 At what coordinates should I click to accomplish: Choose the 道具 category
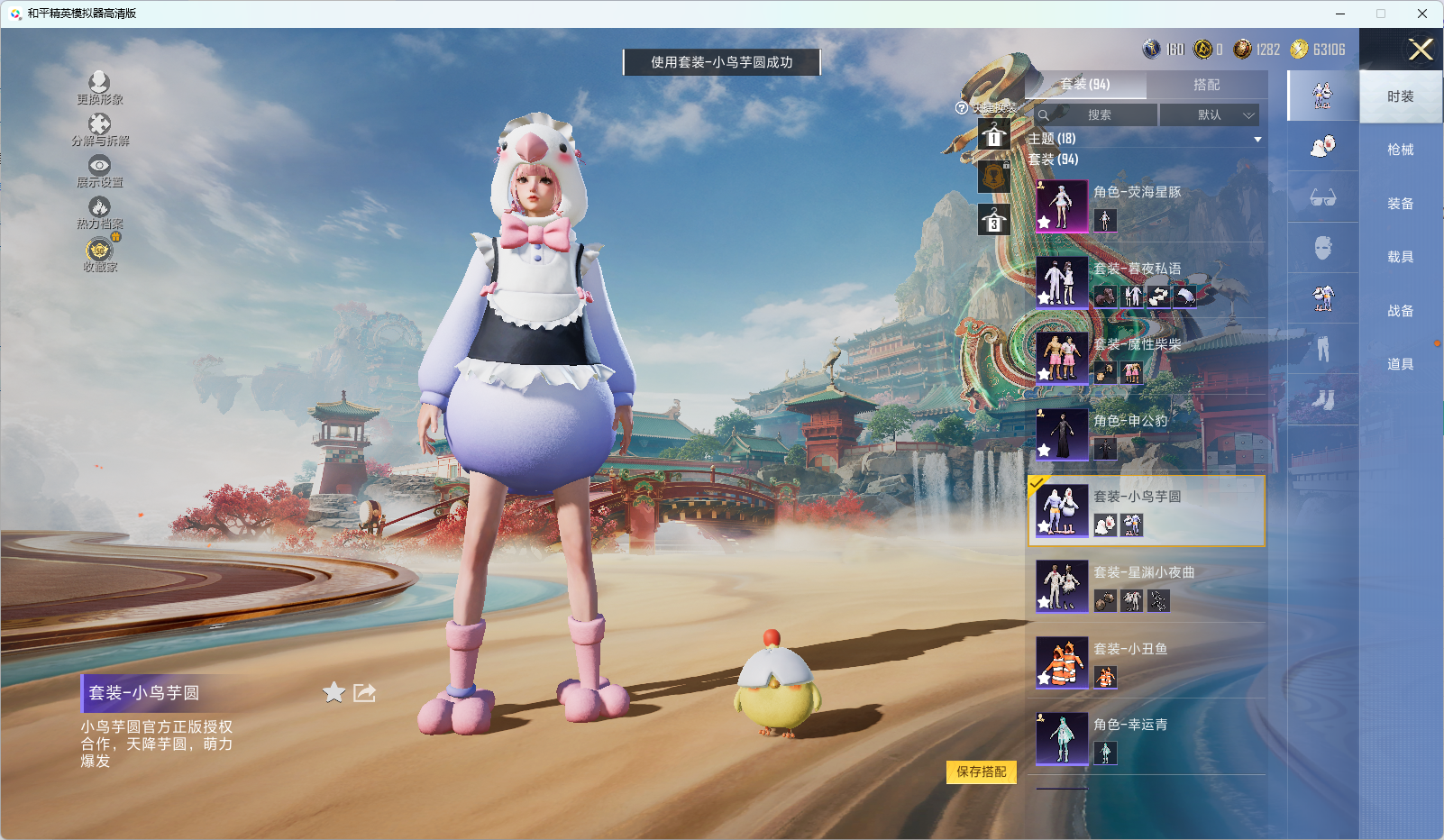(x=1400, y=364)
